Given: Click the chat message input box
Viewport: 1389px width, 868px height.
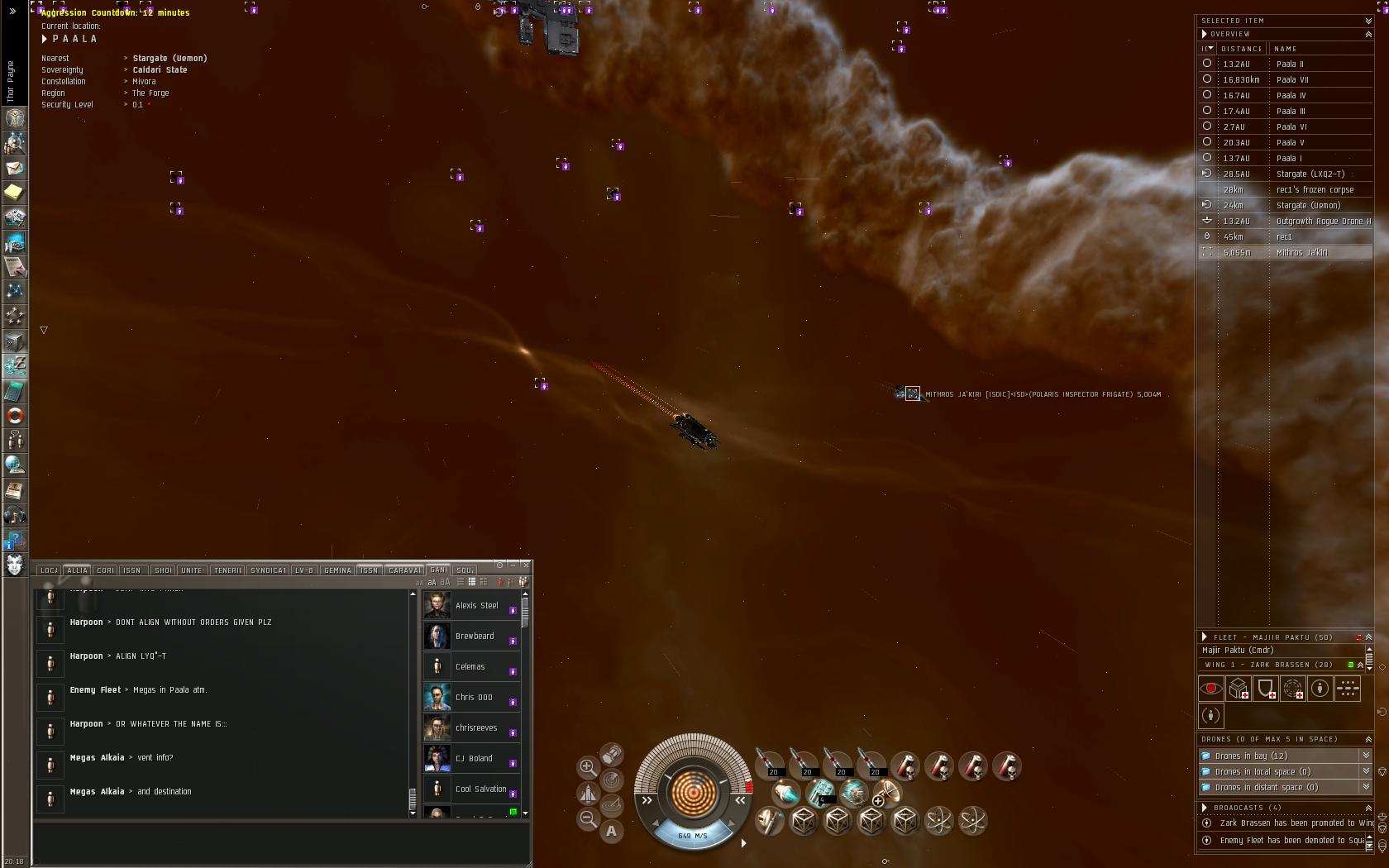Looking at the screenshot, I should coord(281,842).
